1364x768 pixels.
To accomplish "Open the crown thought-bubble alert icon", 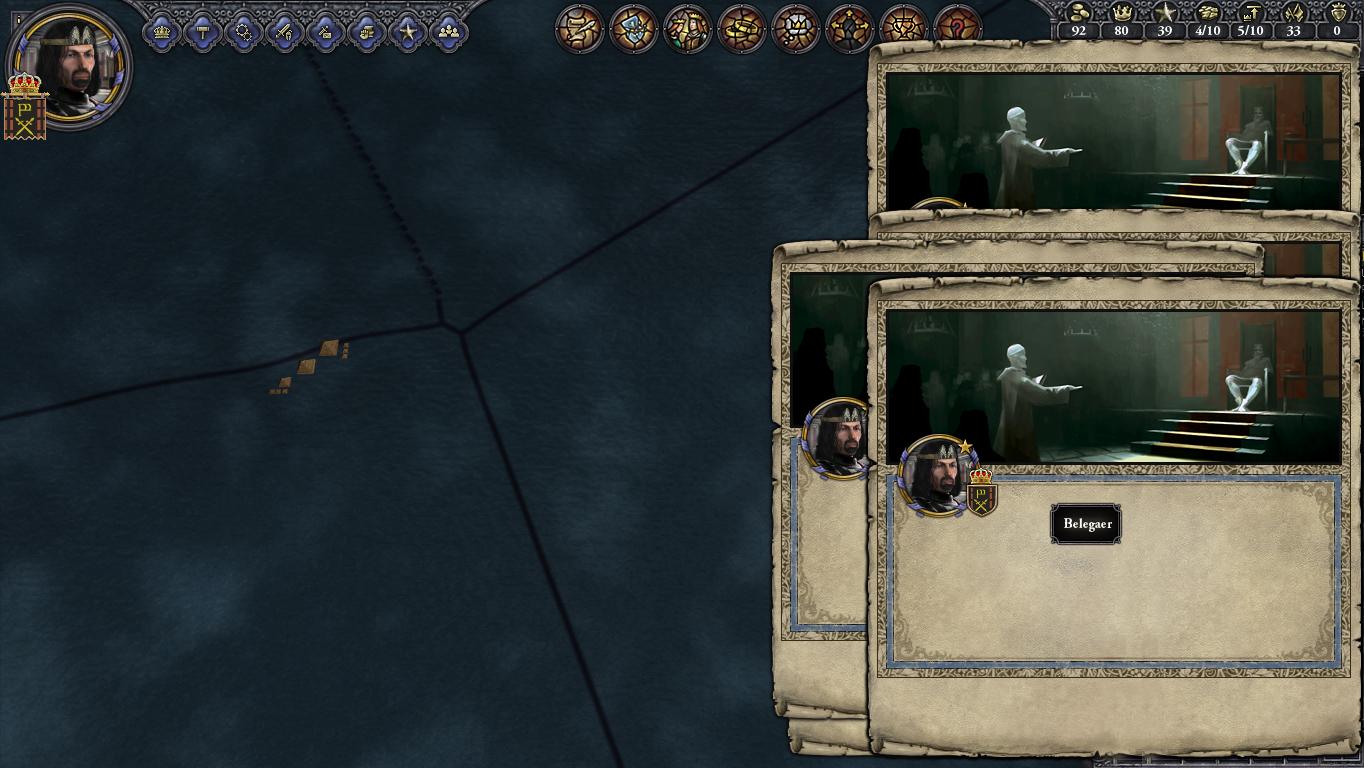I will (x=795, y=28).
